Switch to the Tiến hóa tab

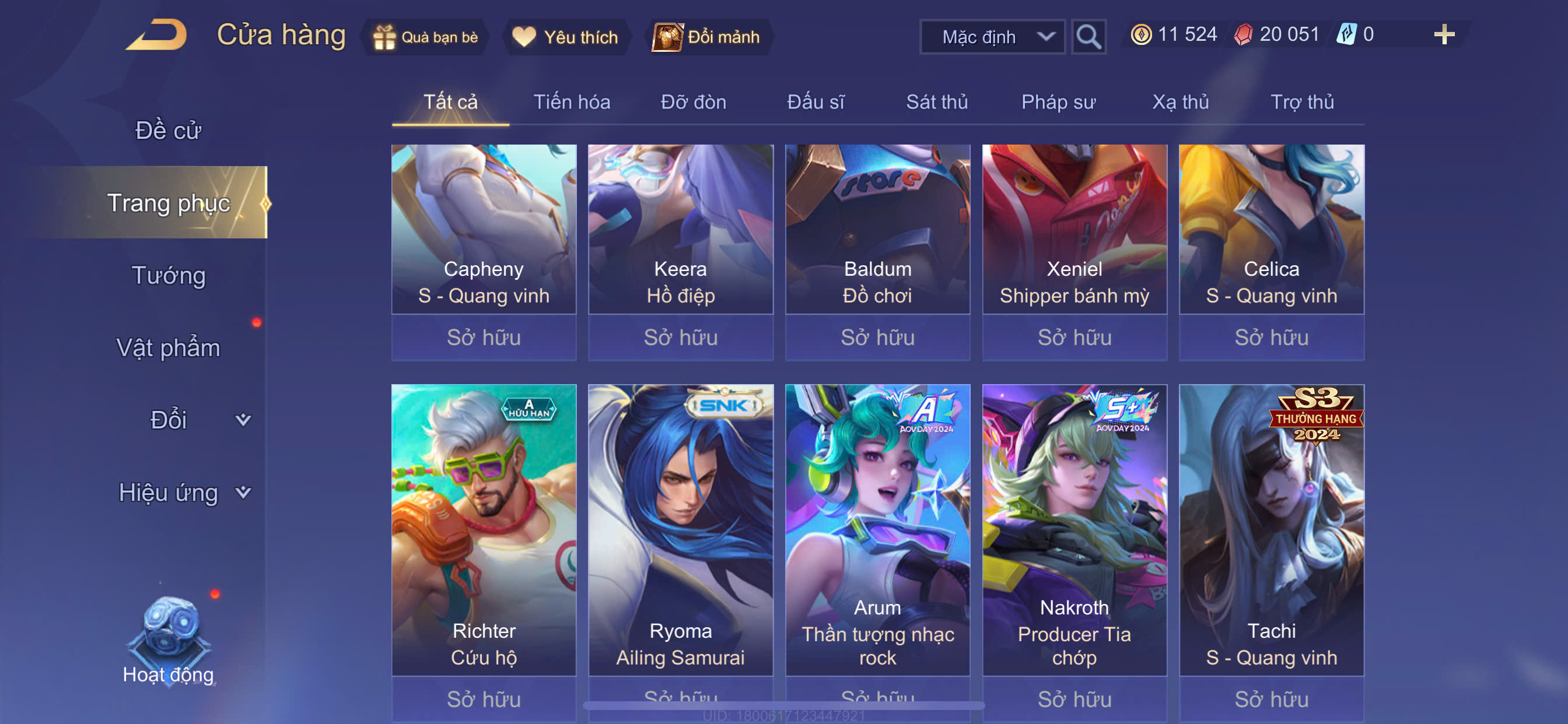(x=572, y=102)
